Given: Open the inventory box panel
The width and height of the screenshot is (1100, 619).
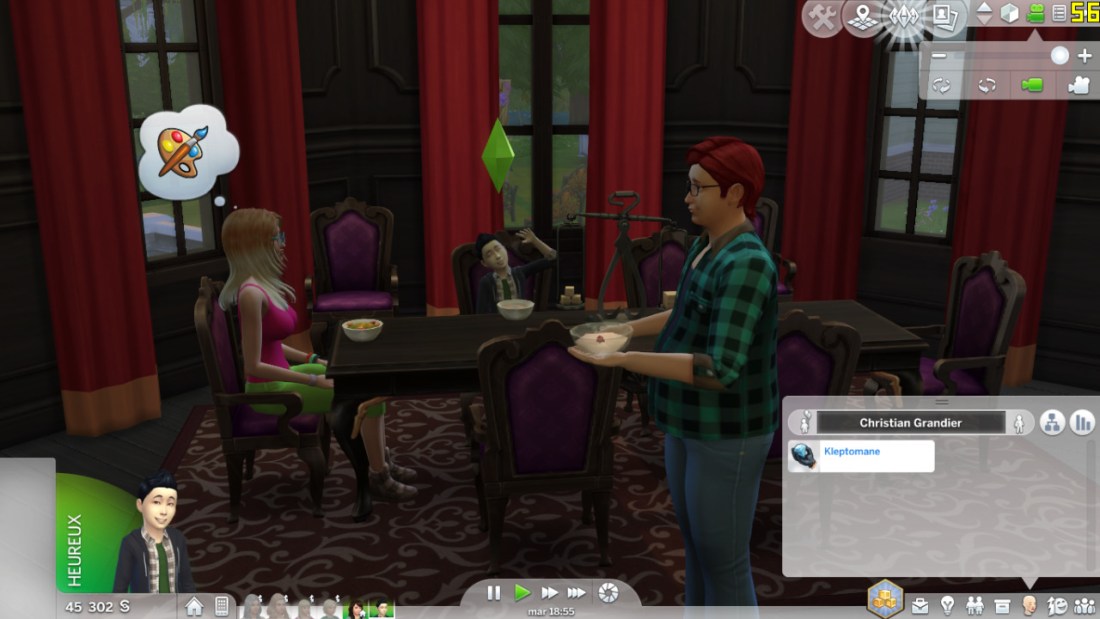Looking at the screenshot, I should (x=1002, y=606).
